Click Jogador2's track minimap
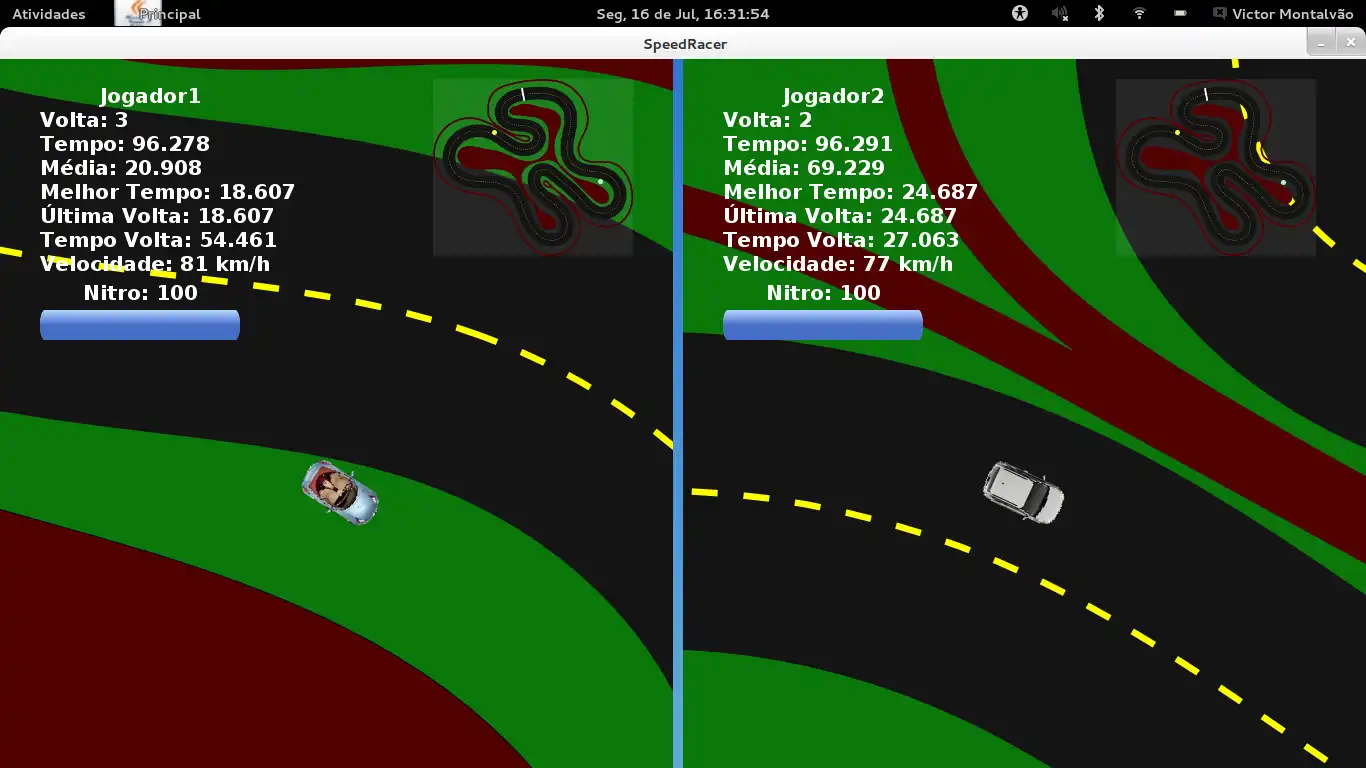This screenshot has height=768, width=1366. (1215, 167)
